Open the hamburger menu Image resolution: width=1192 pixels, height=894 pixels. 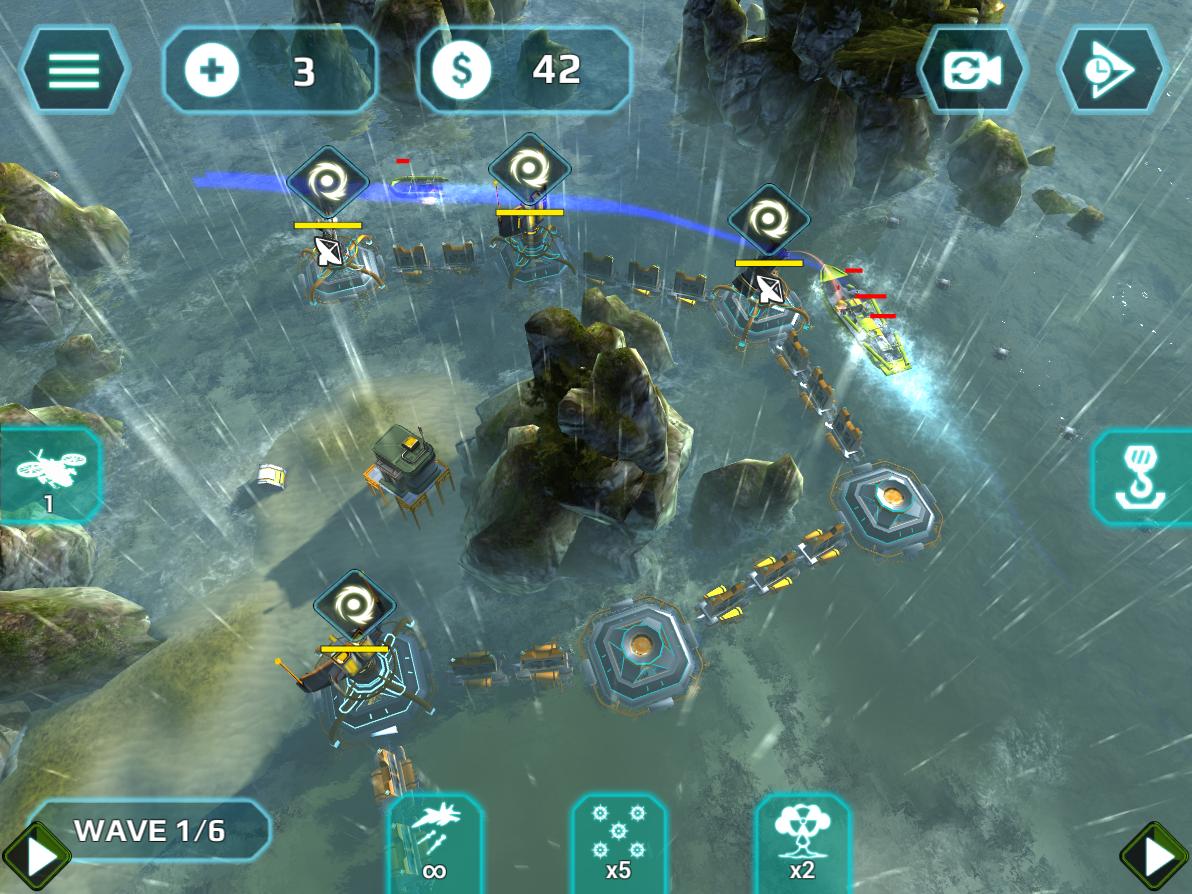[x=74, y=69]
